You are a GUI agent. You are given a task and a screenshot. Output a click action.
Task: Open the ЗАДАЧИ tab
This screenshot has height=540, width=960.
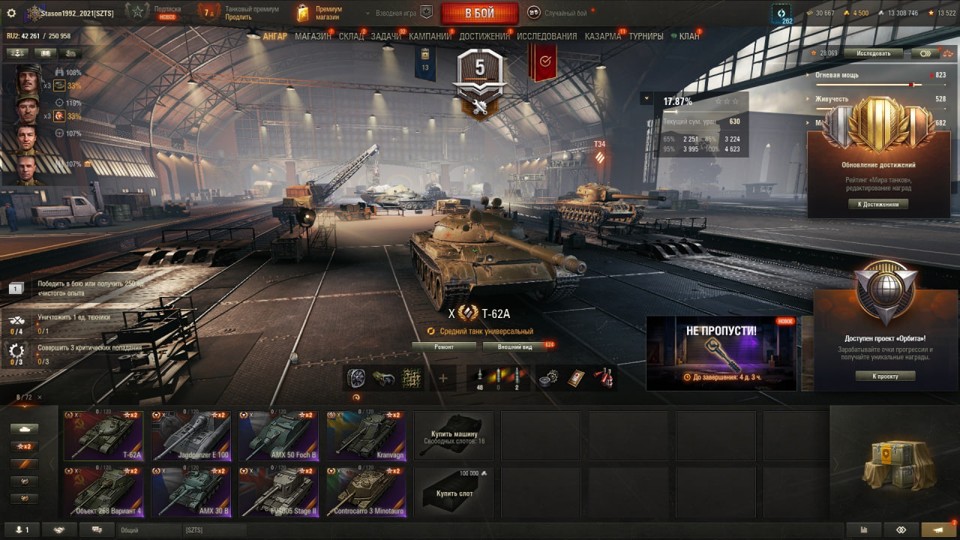[x=386, y=36]
